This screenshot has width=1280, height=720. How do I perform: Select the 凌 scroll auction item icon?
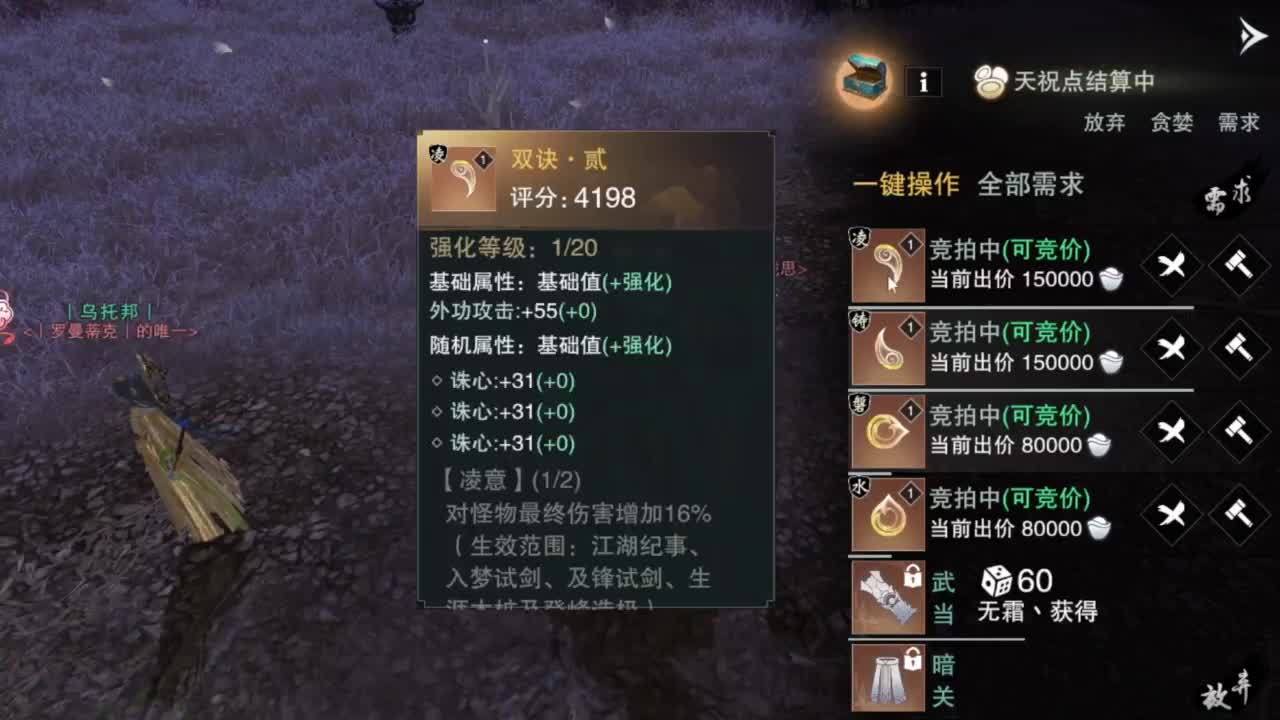point(886,263)
